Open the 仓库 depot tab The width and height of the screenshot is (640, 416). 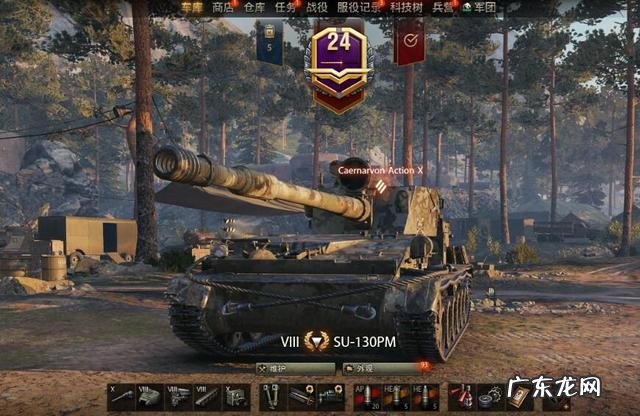[x=254, y=7]
